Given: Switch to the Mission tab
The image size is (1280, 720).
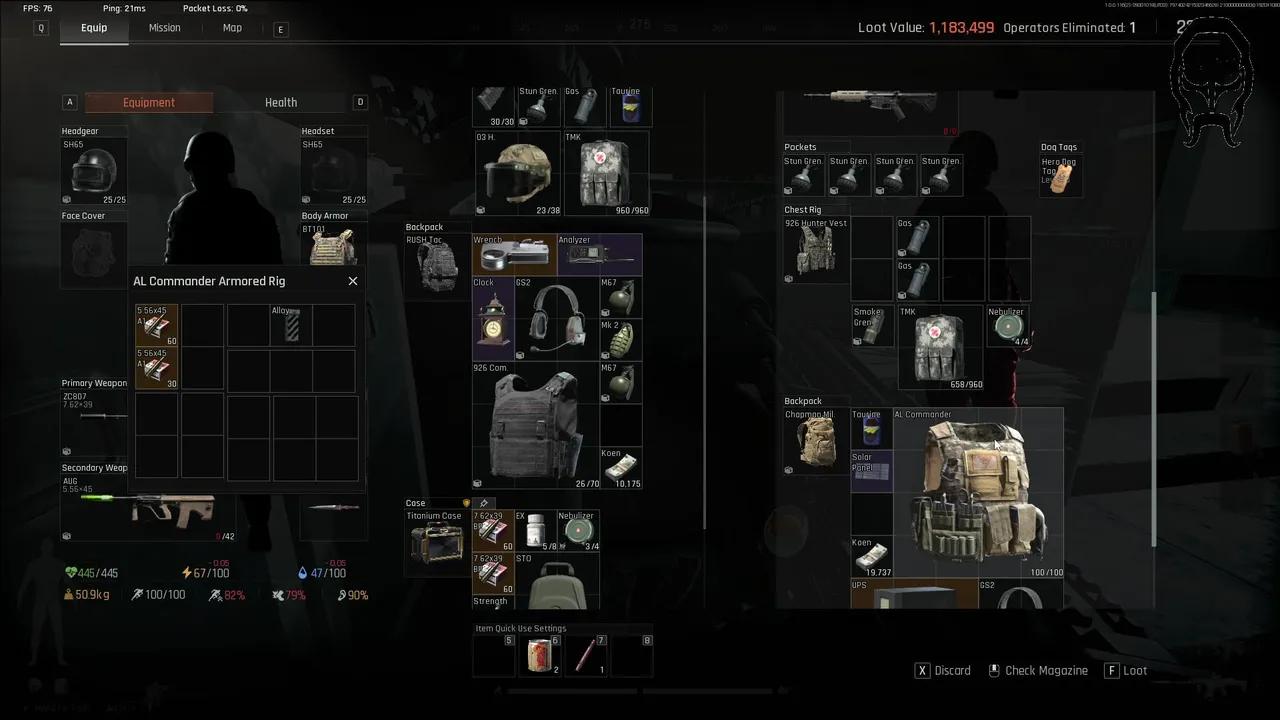Looking at the screenshot, I should pos(165,28).
